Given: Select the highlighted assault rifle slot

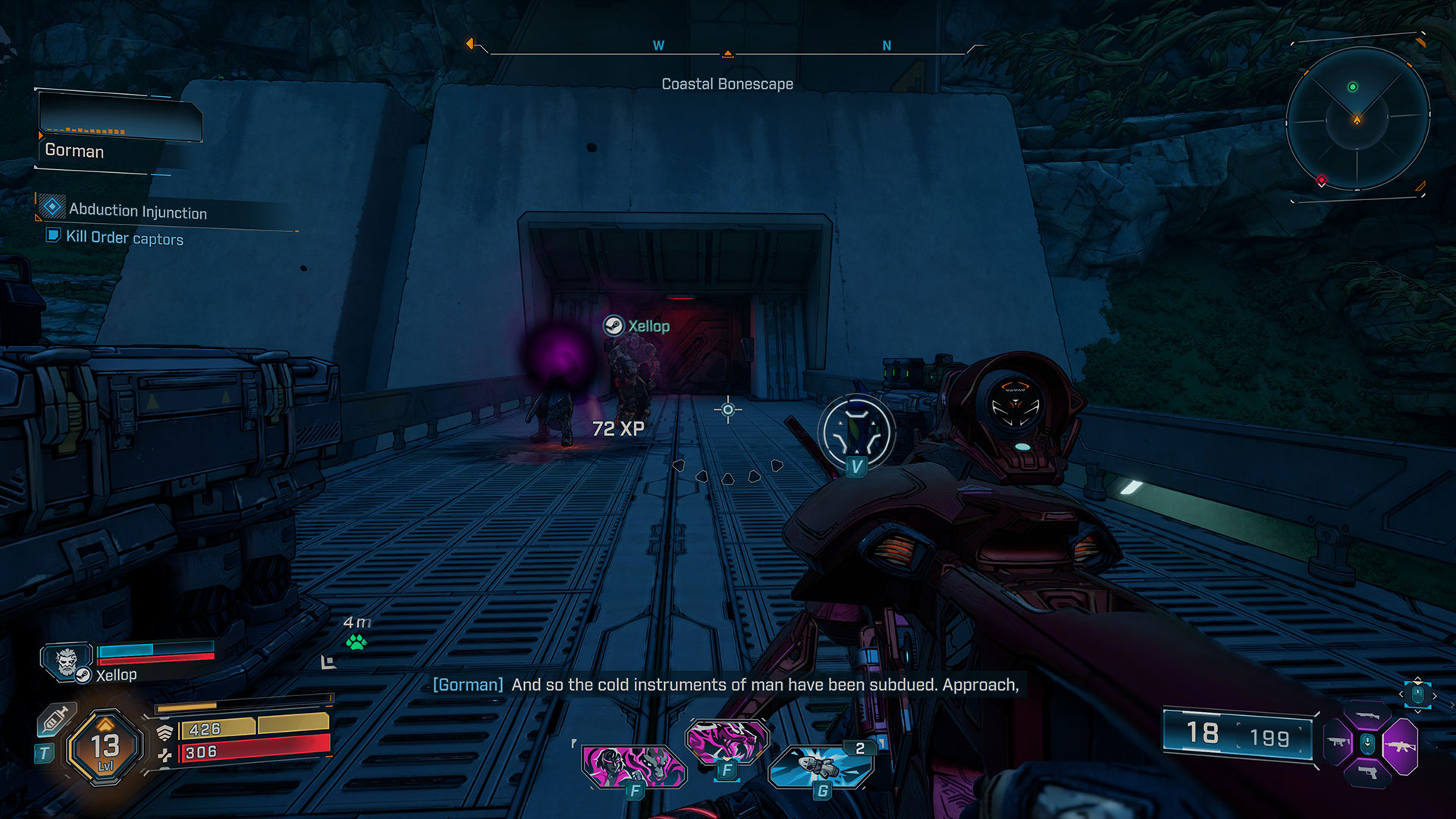Looking at the screenshot, I should point(1400,746).
